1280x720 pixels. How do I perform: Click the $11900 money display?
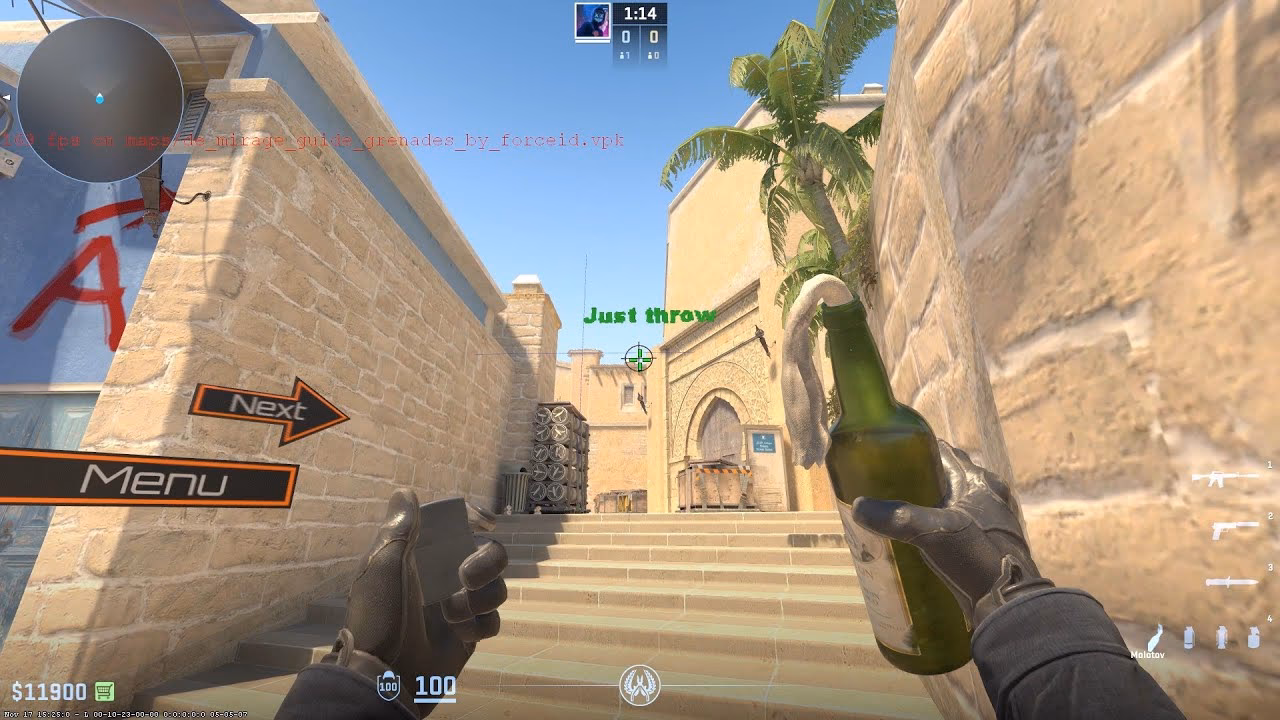(x=50, y=690)
